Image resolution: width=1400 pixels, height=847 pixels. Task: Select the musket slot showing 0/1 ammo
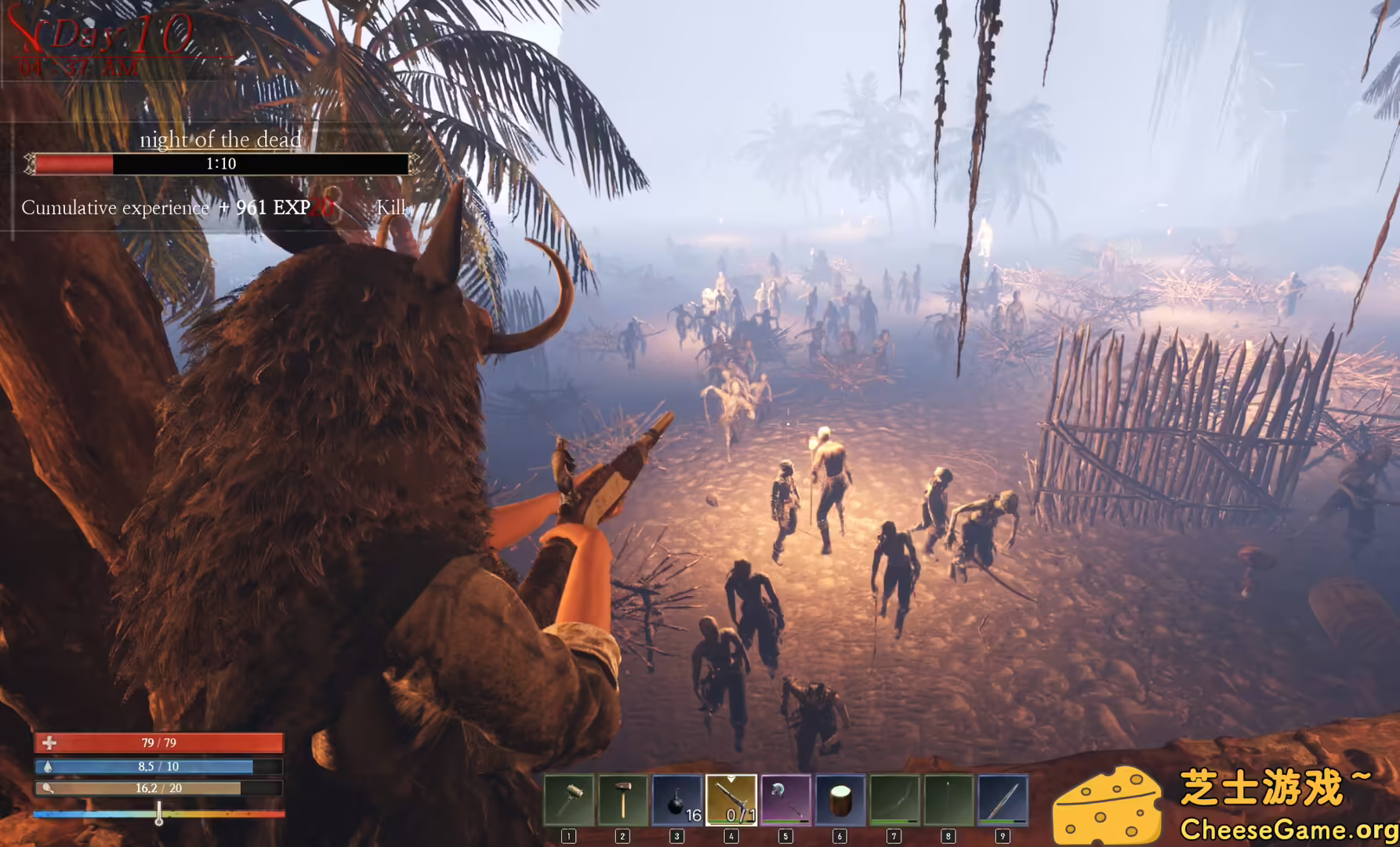pyautogui.click(x=731, y=800)
